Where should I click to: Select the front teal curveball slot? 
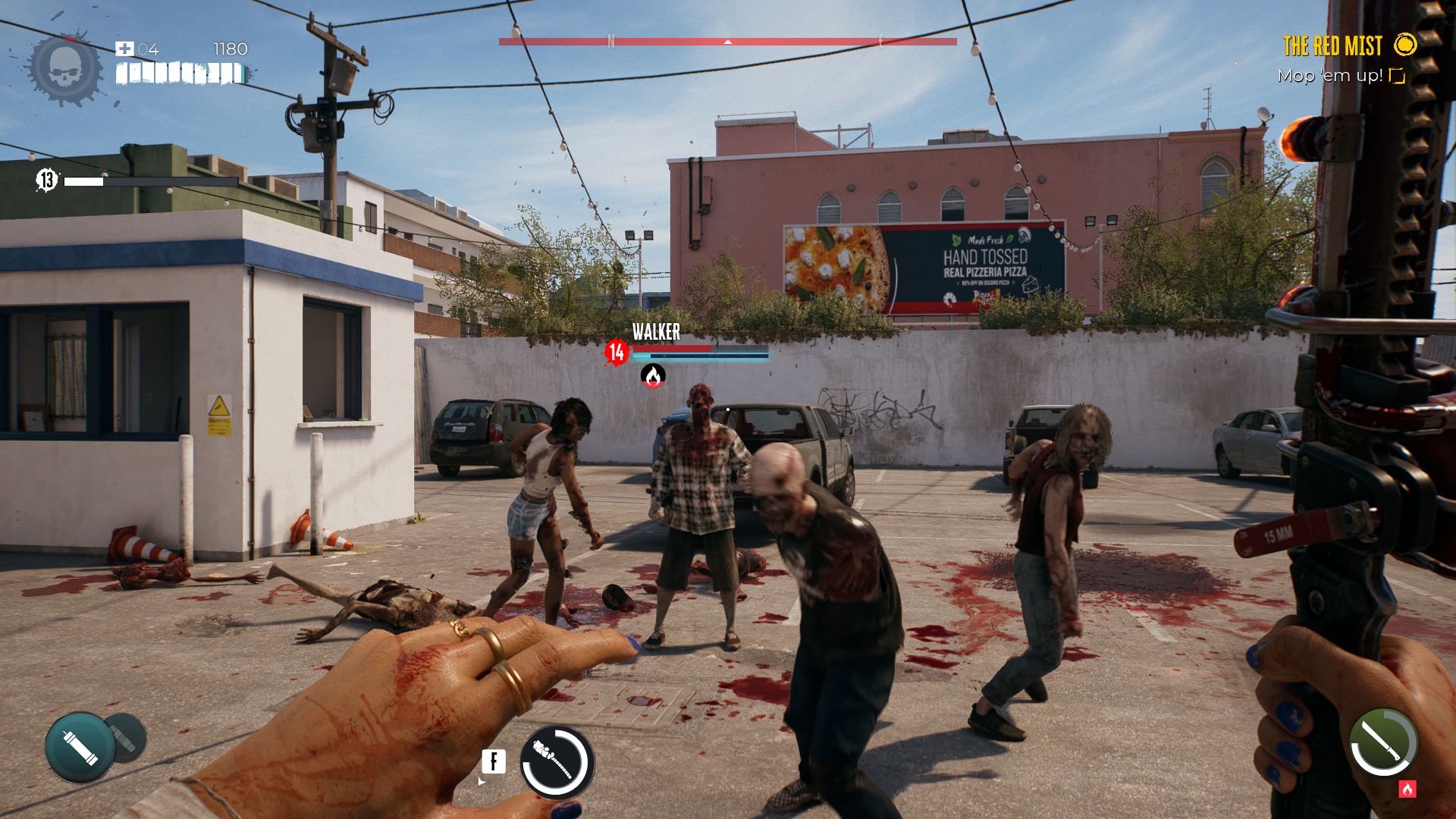coord(79,747)
